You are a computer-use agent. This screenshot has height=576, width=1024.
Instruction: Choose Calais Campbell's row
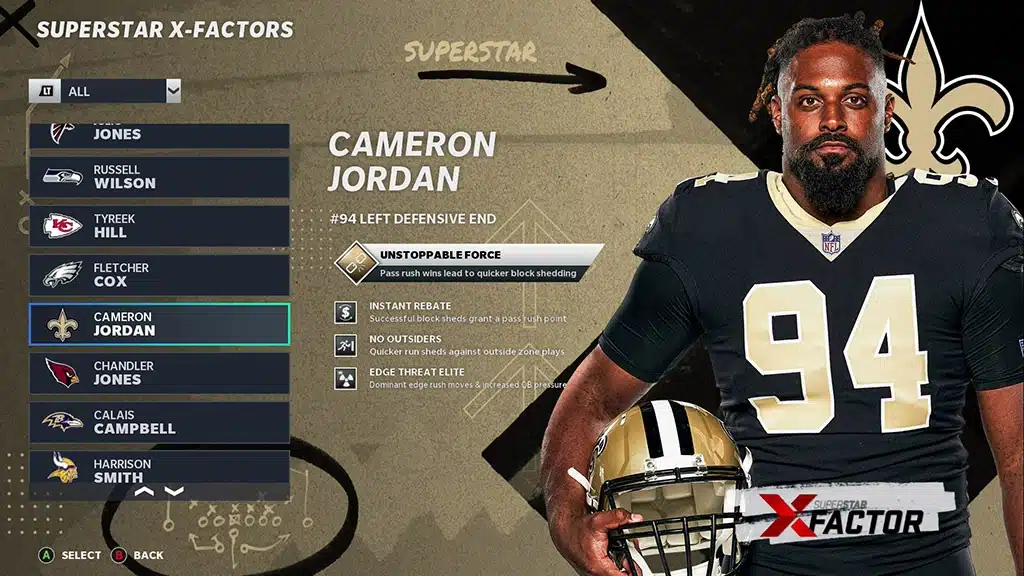[160, 422]
